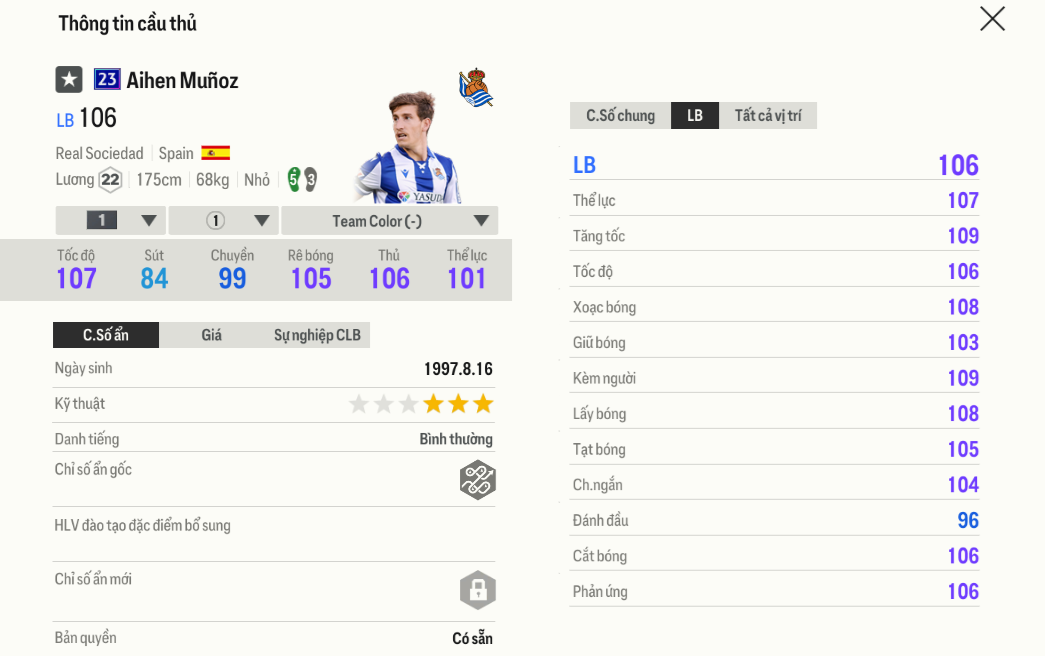The width and height of the screenshot is (1045, 656).
Task: Expand the Team Color dropdown
Action: [389, 221]
